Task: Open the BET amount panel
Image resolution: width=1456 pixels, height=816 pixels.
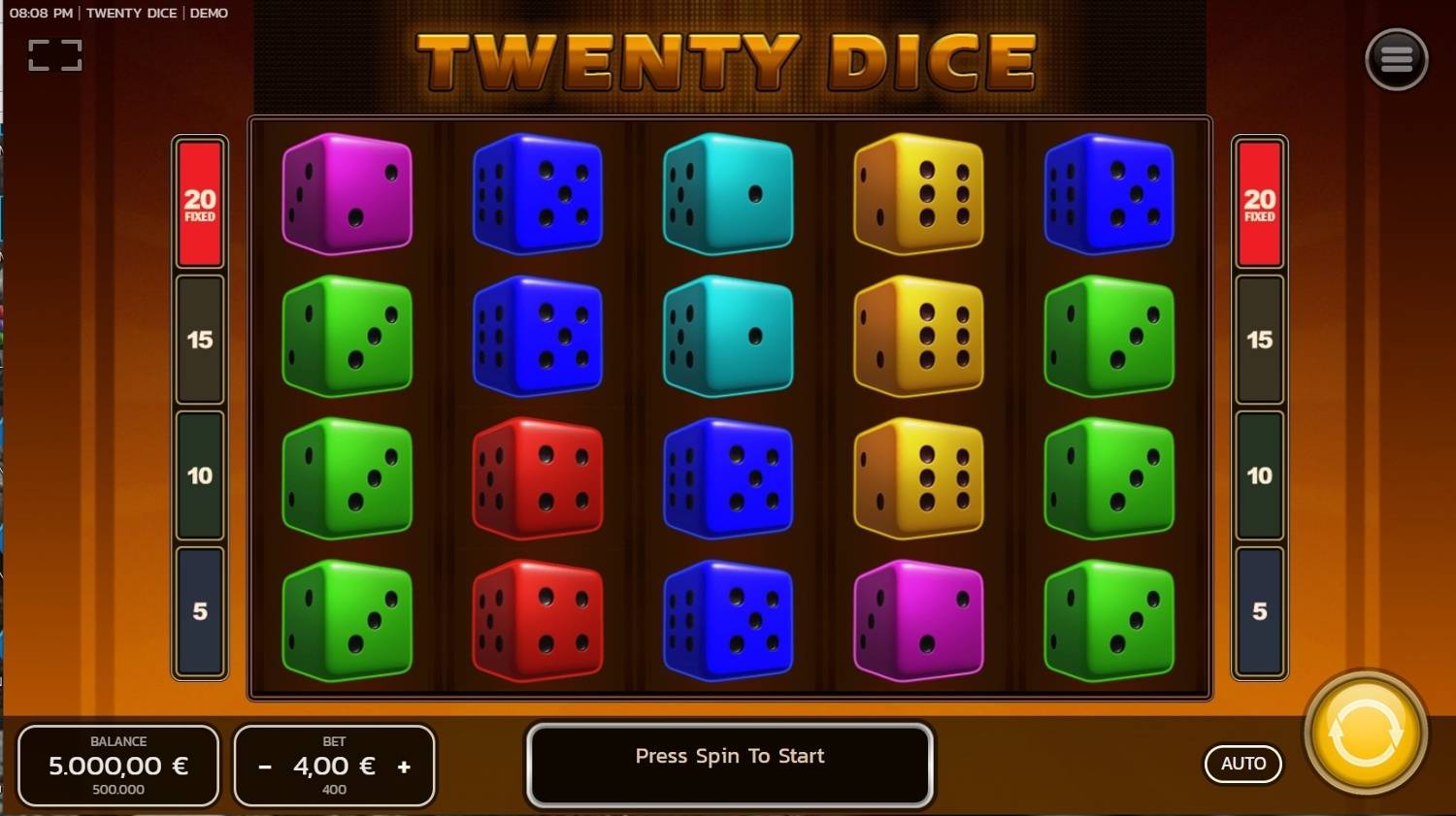Action: point(334,766)
